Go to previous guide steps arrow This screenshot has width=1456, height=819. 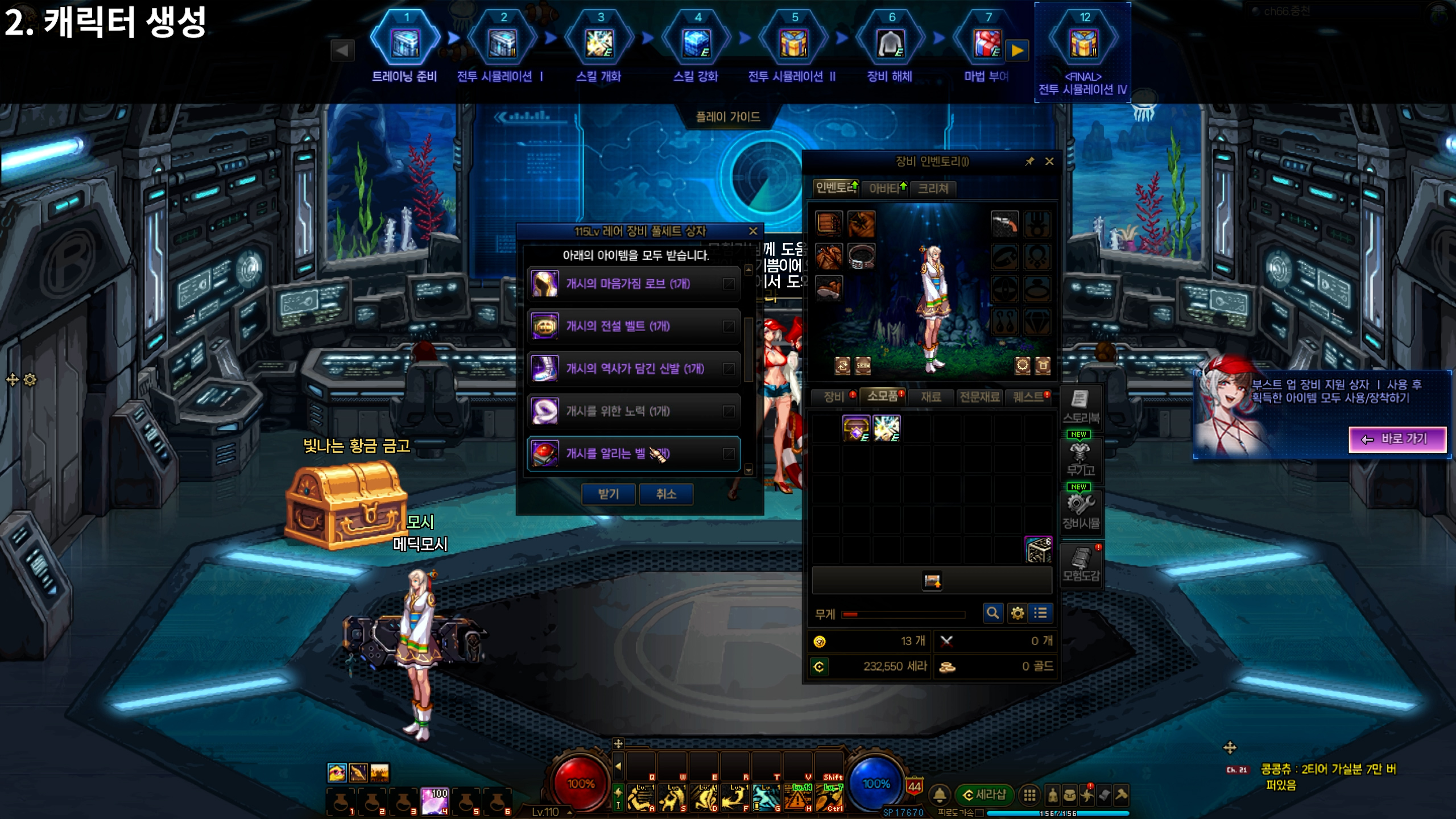point(342,51)
